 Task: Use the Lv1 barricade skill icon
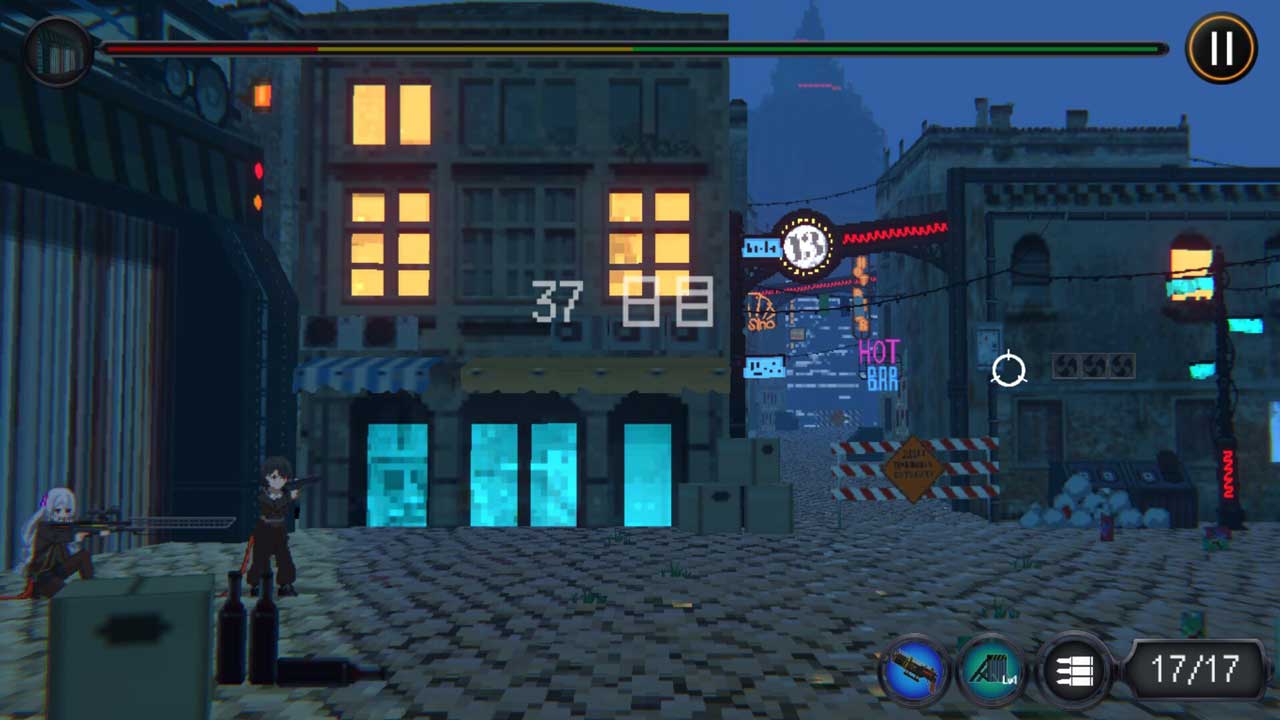[991, 668]
